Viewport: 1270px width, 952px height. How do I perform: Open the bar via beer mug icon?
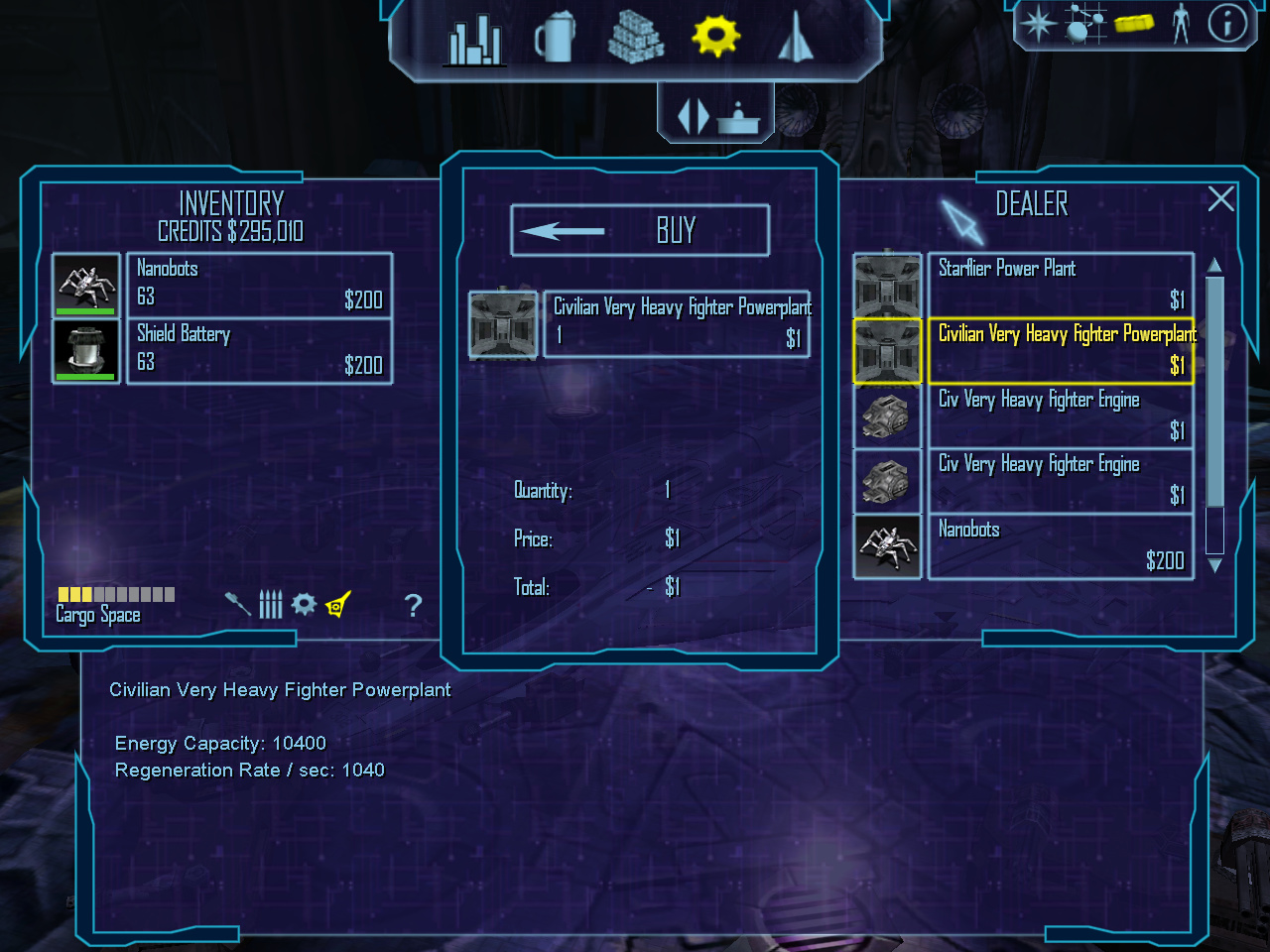555,38
